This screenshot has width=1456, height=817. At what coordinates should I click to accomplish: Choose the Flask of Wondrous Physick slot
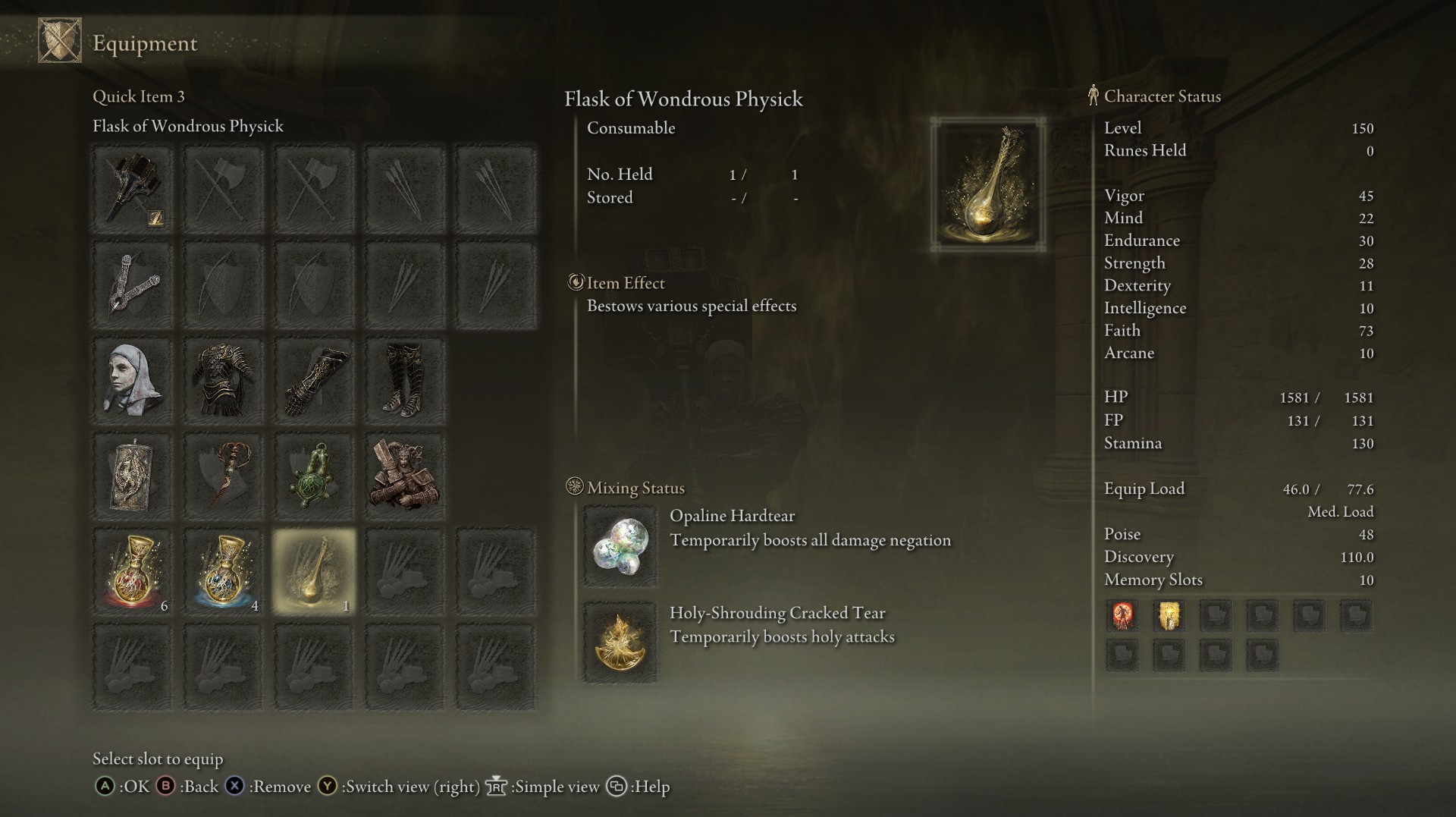314,571
